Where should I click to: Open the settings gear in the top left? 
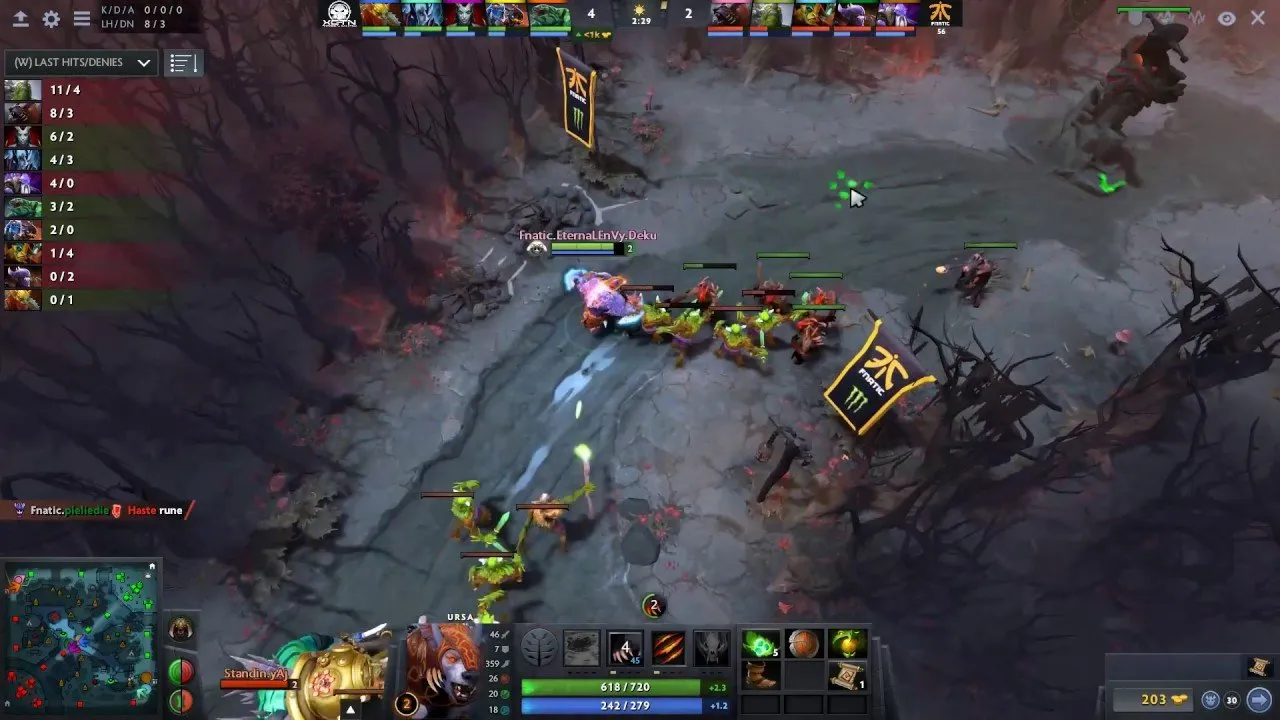click(50, 18)
